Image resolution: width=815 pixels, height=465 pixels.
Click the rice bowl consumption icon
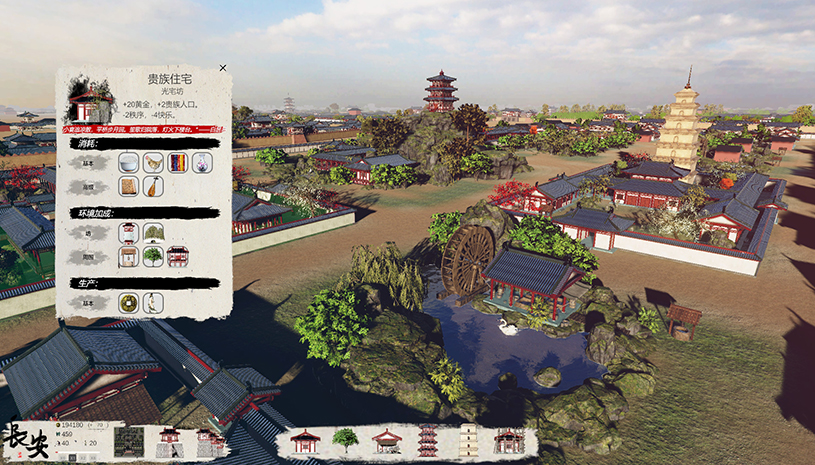(128, 162)
